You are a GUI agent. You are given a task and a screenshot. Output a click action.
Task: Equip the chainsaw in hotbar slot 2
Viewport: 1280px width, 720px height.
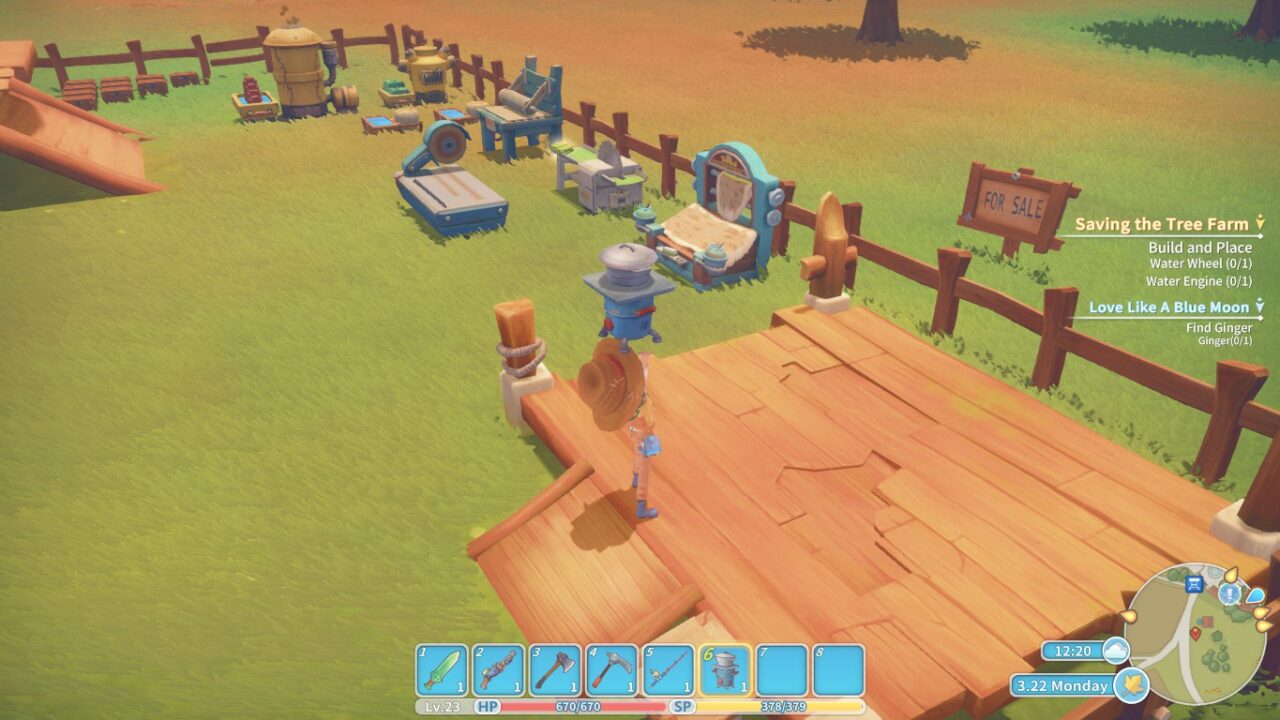tap(498, 670)
